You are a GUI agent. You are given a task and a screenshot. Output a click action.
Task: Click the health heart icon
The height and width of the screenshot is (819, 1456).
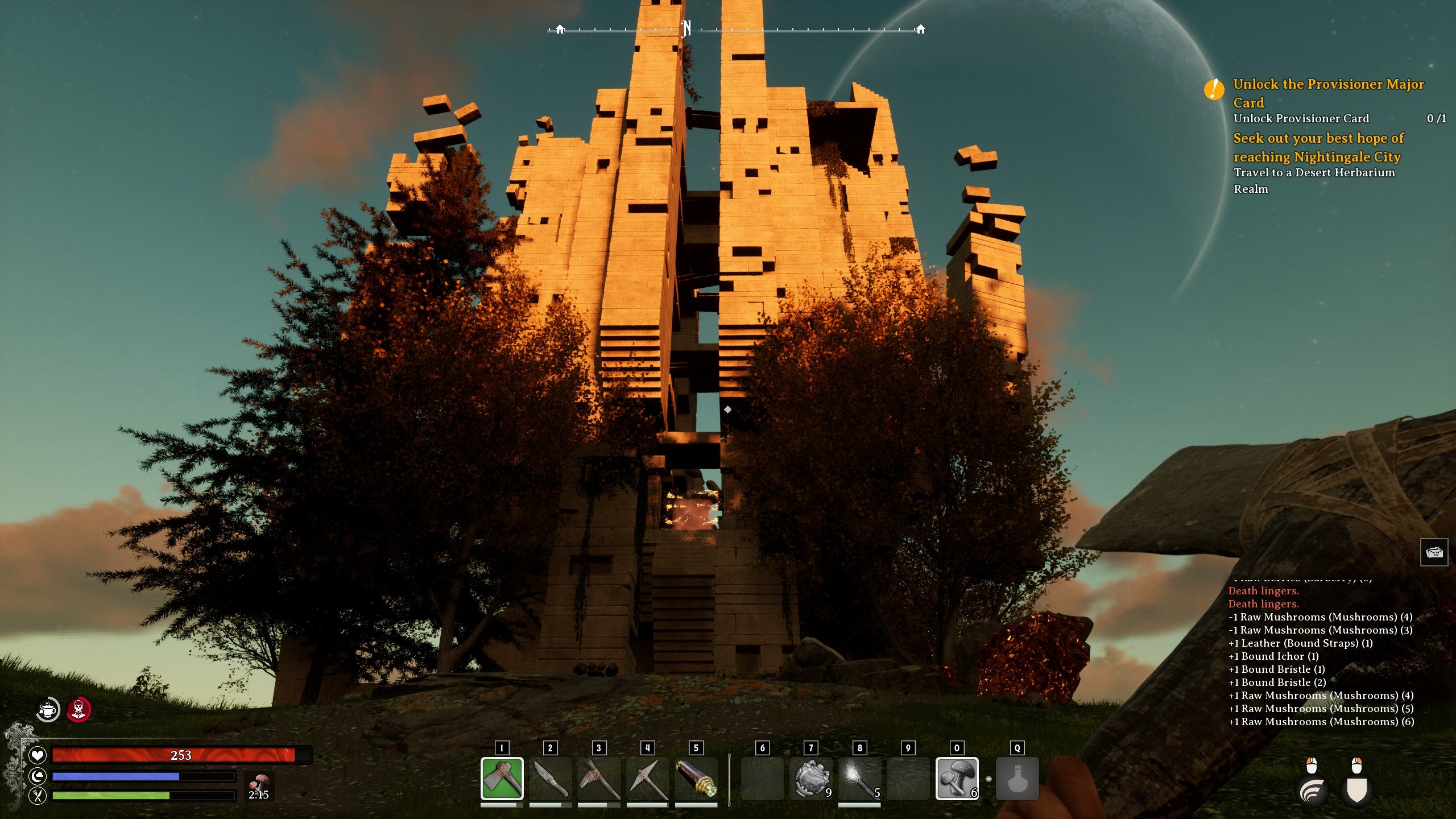click(37, 755)
